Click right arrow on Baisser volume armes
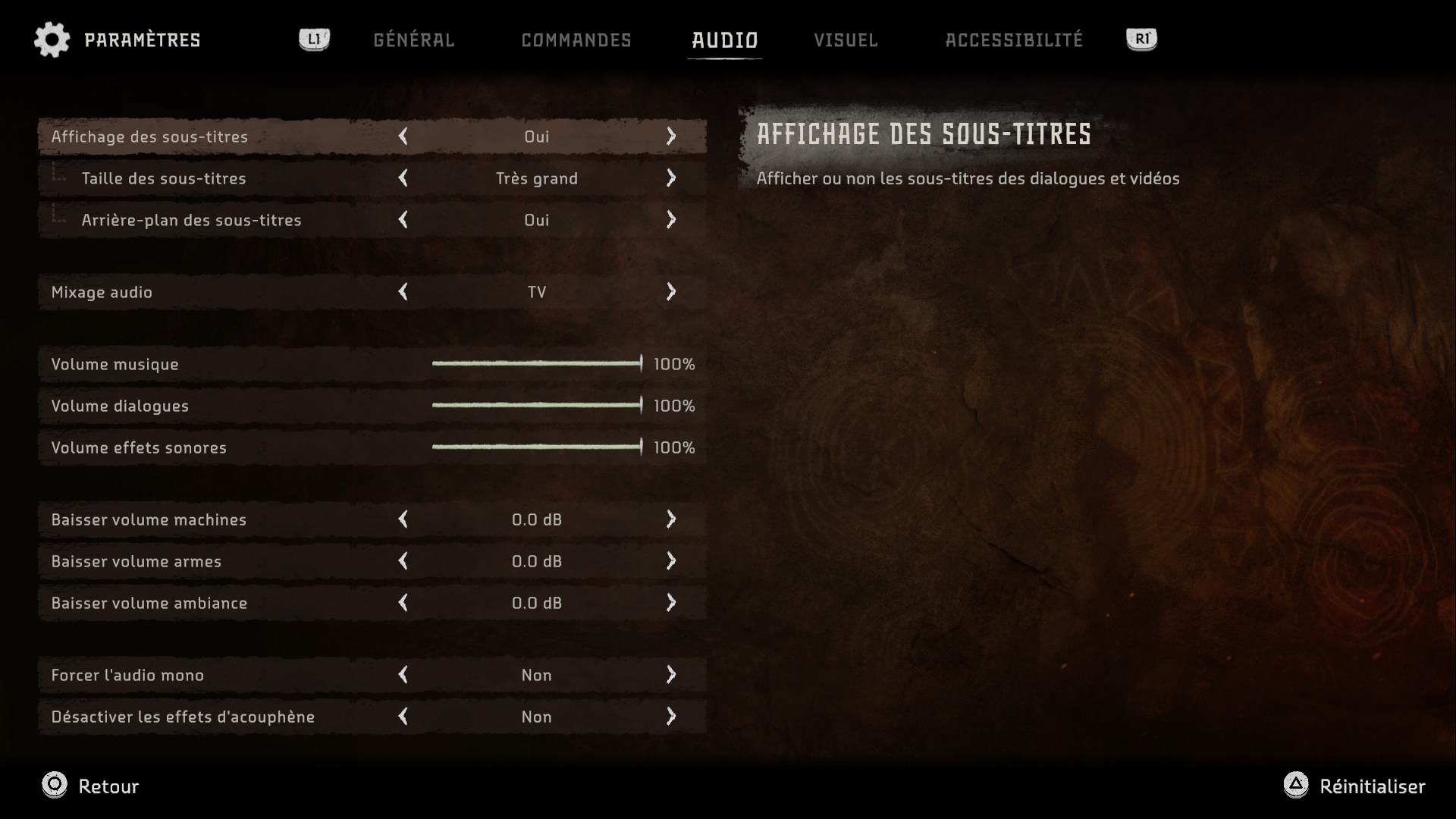Image resolution: width=1456 pixels, height=819 pixels. click(671, 561)
